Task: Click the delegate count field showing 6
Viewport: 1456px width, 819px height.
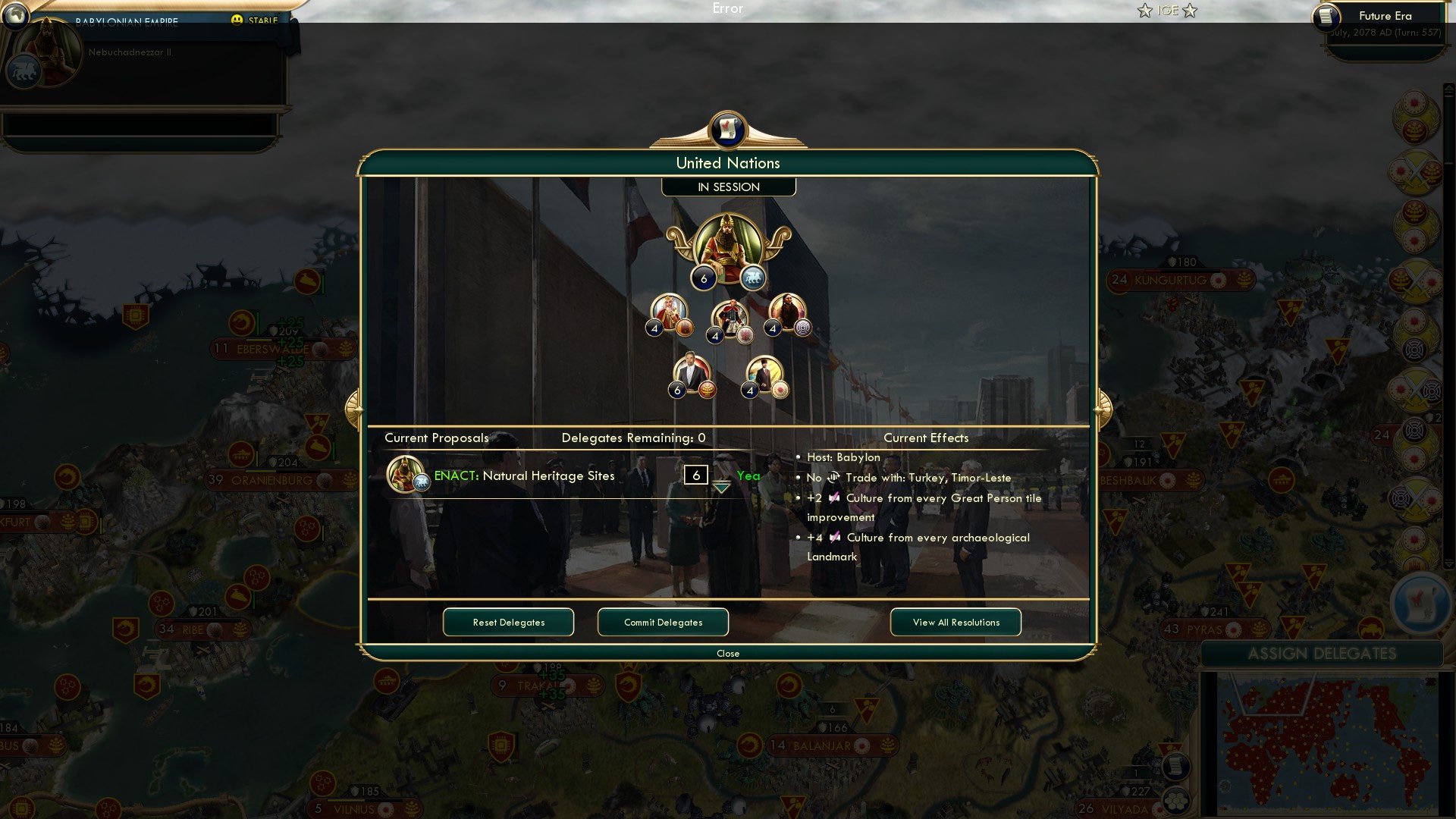Action: 695,475
